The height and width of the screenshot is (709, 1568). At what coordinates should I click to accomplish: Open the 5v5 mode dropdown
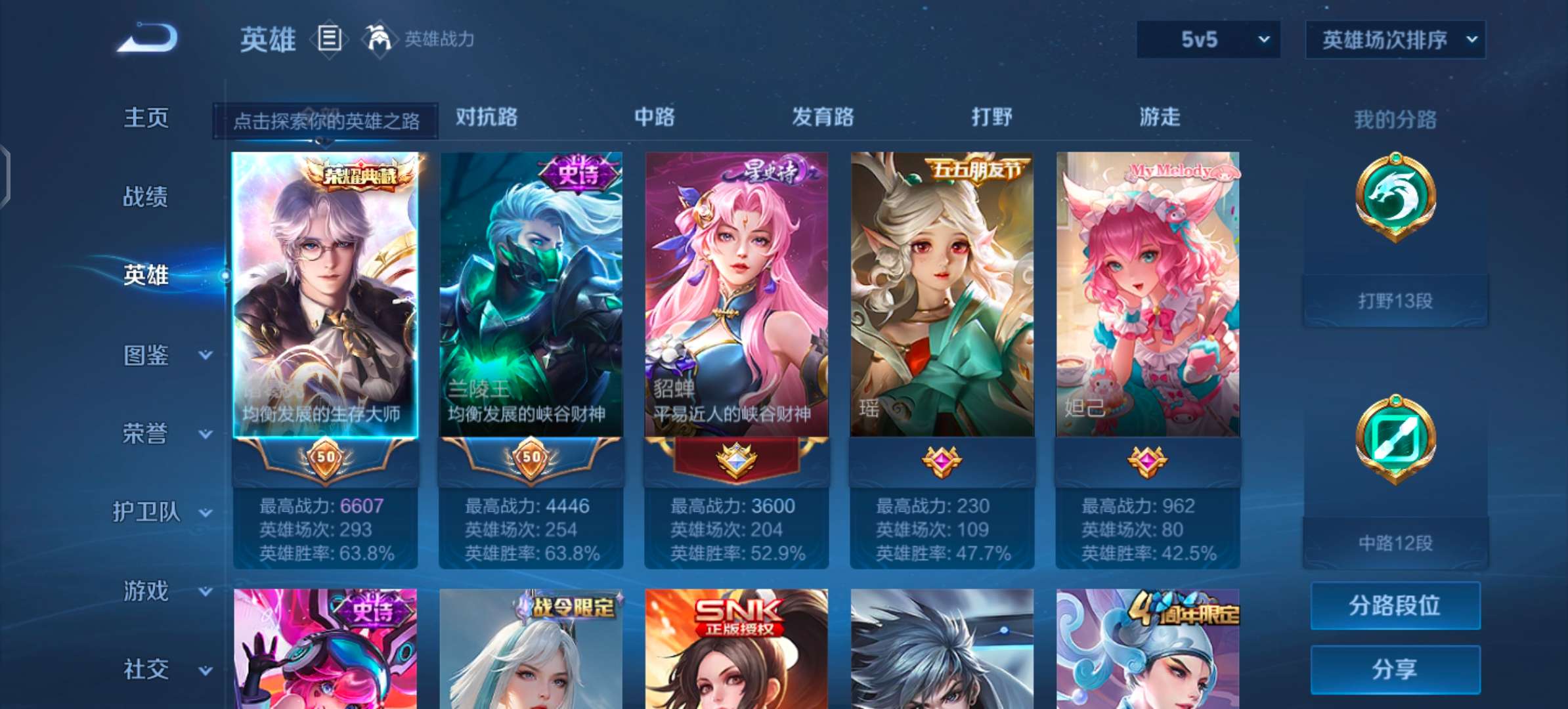[x=1208, y=39]
